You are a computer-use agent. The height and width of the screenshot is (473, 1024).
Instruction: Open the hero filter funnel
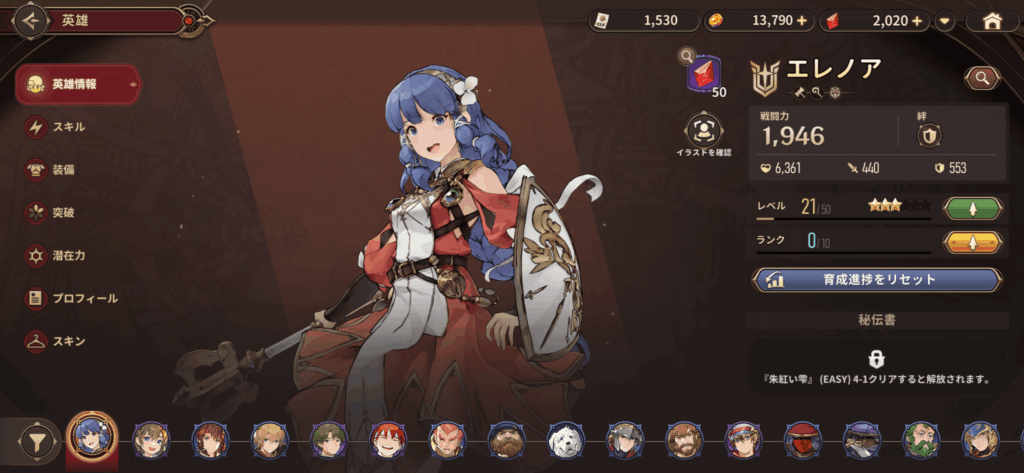point(40,440)
